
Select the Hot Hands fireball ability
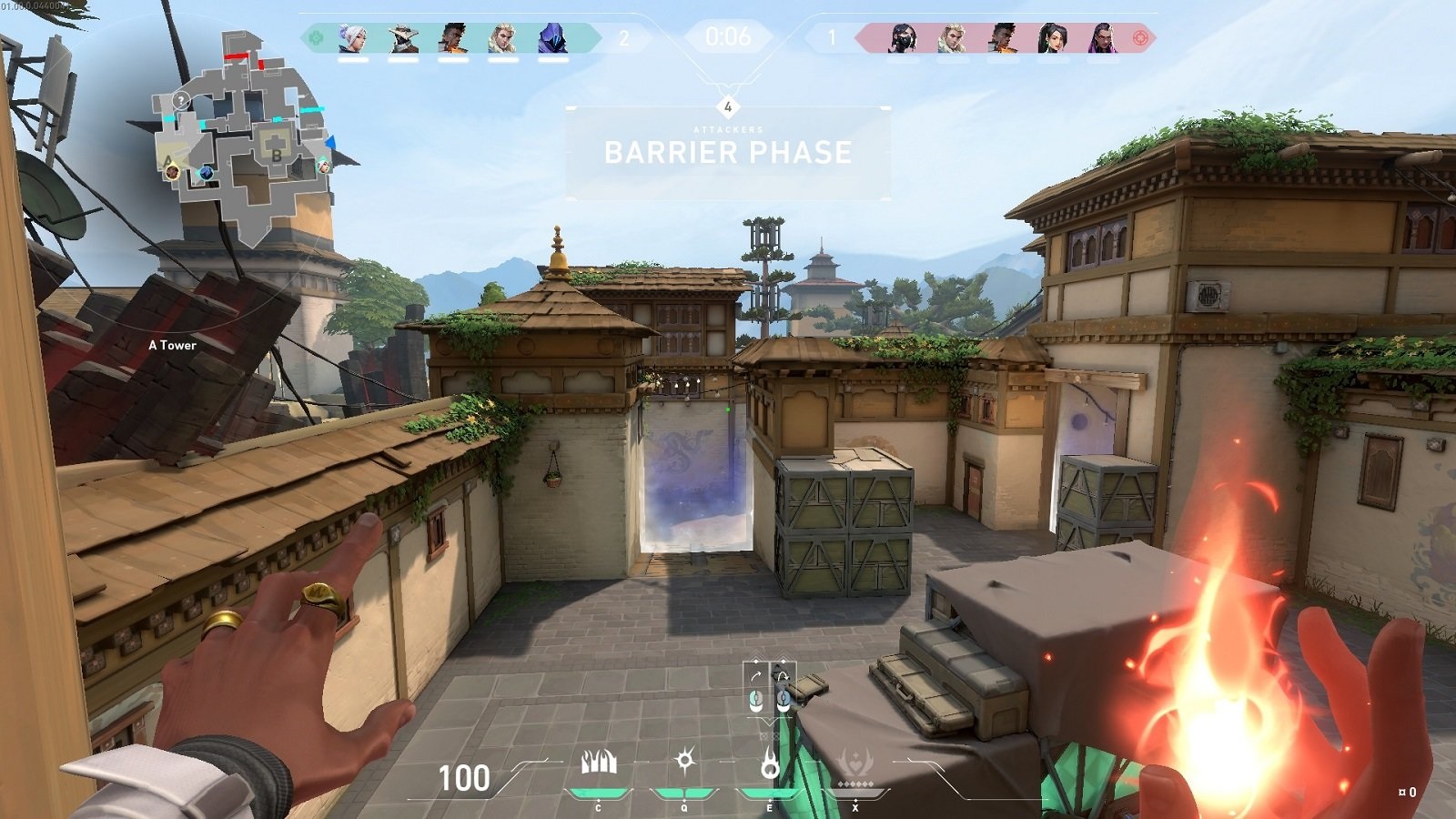tap(769, 764)
